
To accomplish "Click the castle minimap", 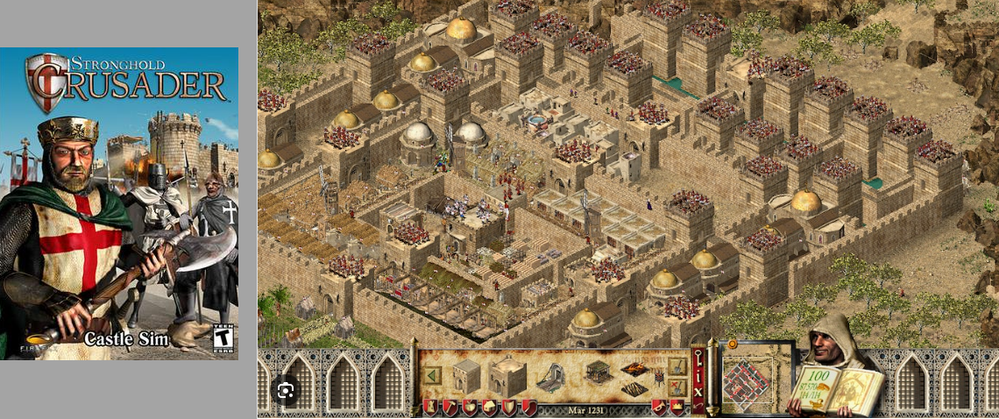I will (x=755, y=377).
